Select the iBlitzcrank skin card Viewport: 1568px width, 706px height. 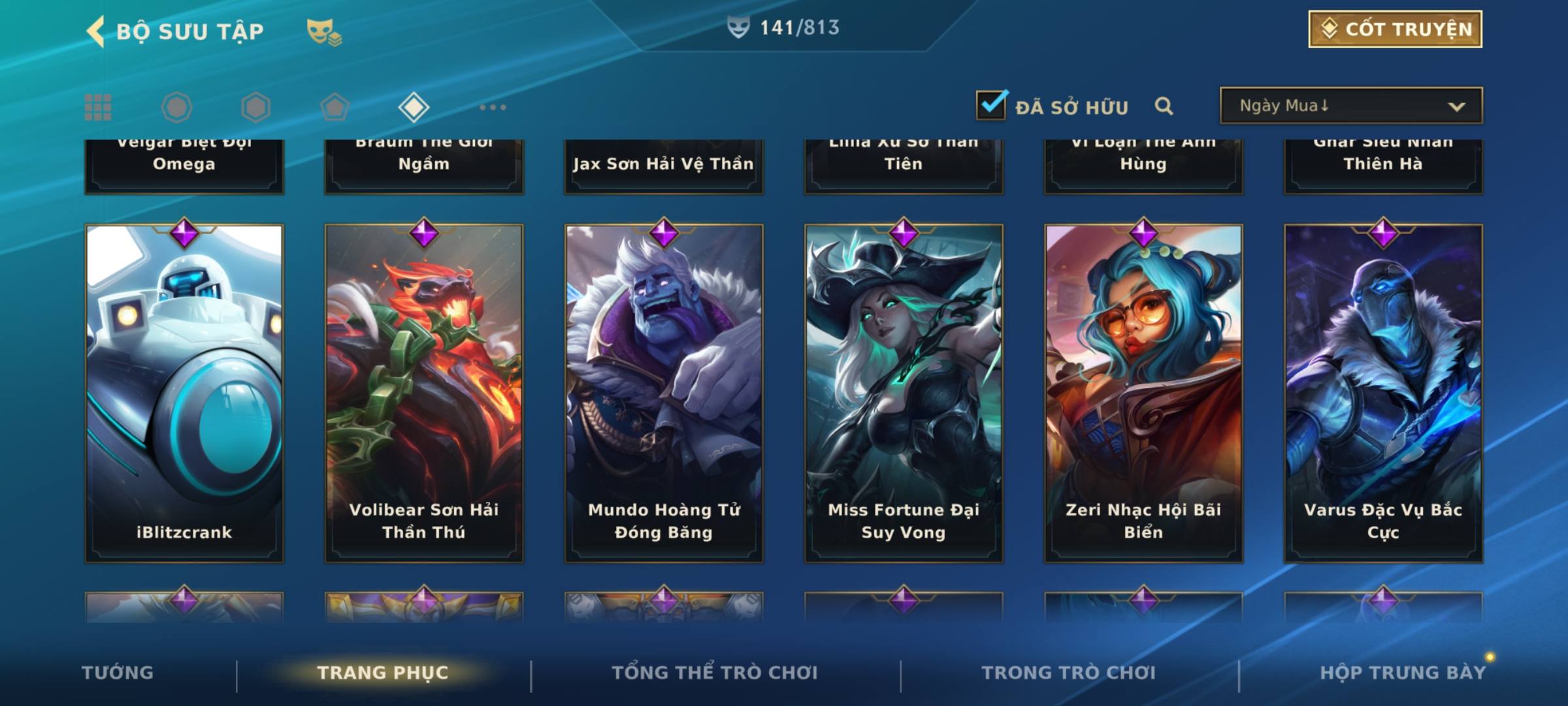184,392
